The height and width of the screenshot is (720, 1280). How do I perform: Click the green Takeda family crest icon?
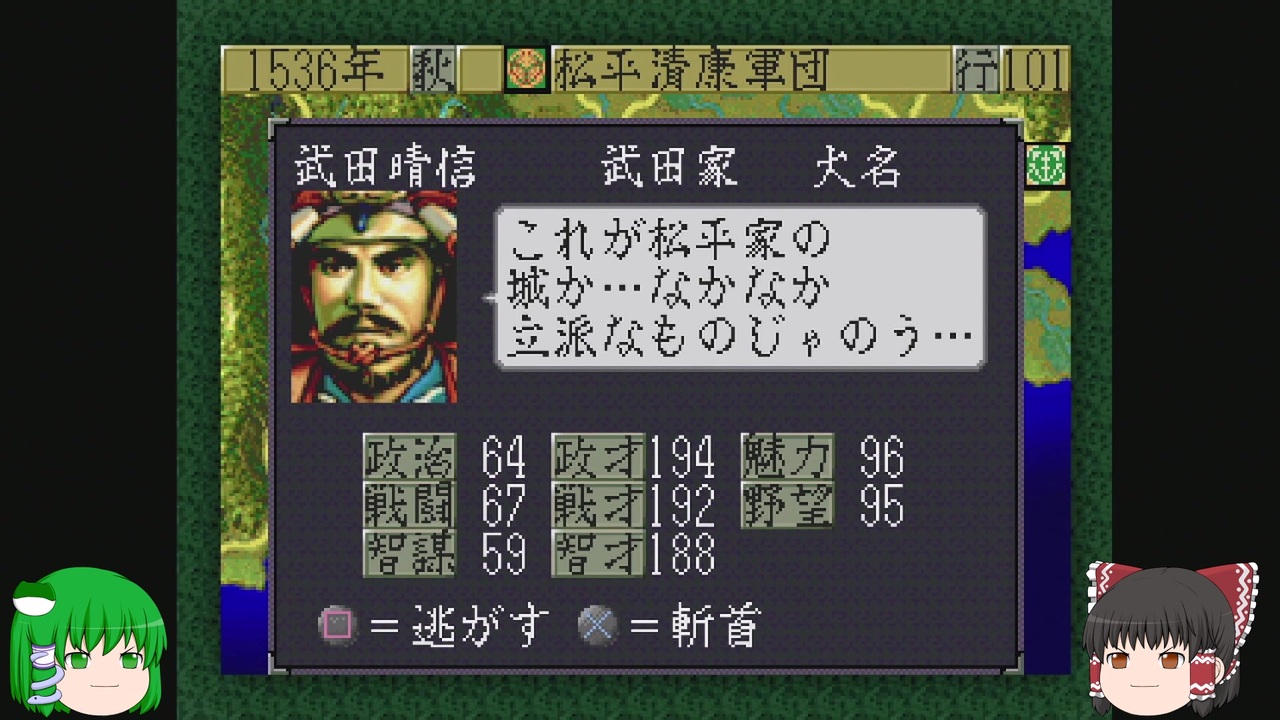click(1046, 168)
